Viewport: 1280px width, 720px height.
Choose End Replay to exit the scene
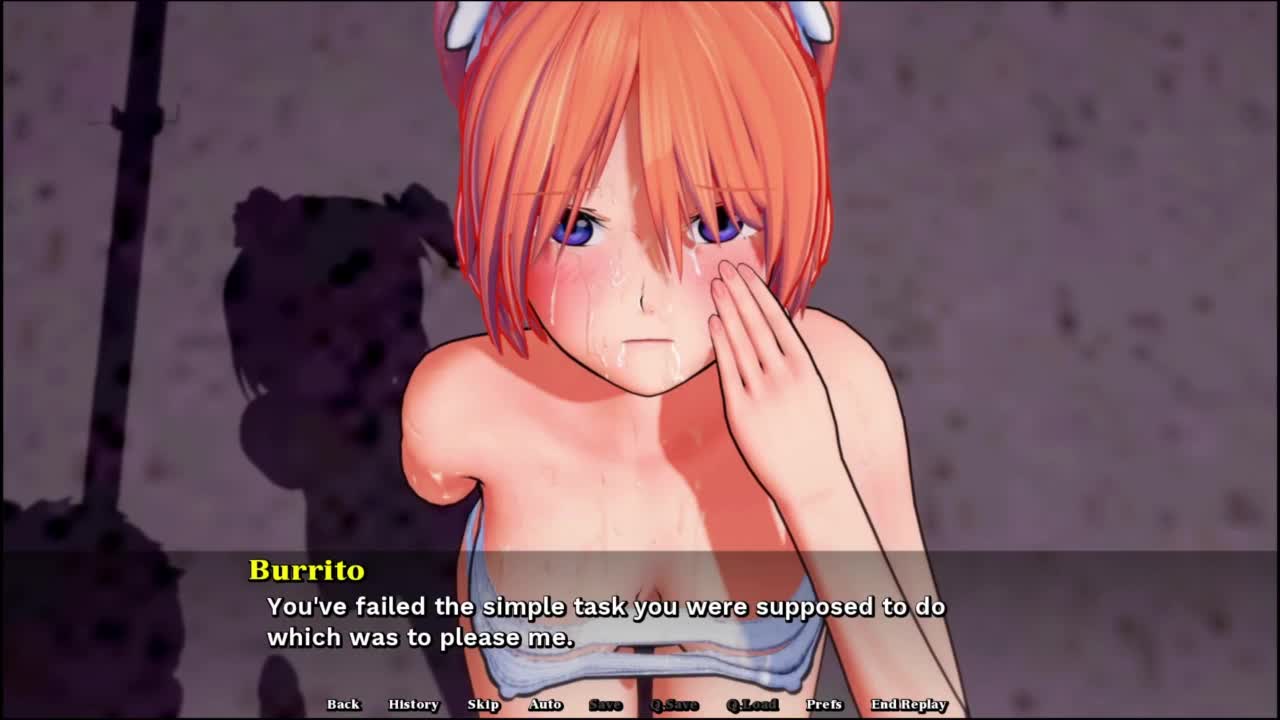[908, 704]
